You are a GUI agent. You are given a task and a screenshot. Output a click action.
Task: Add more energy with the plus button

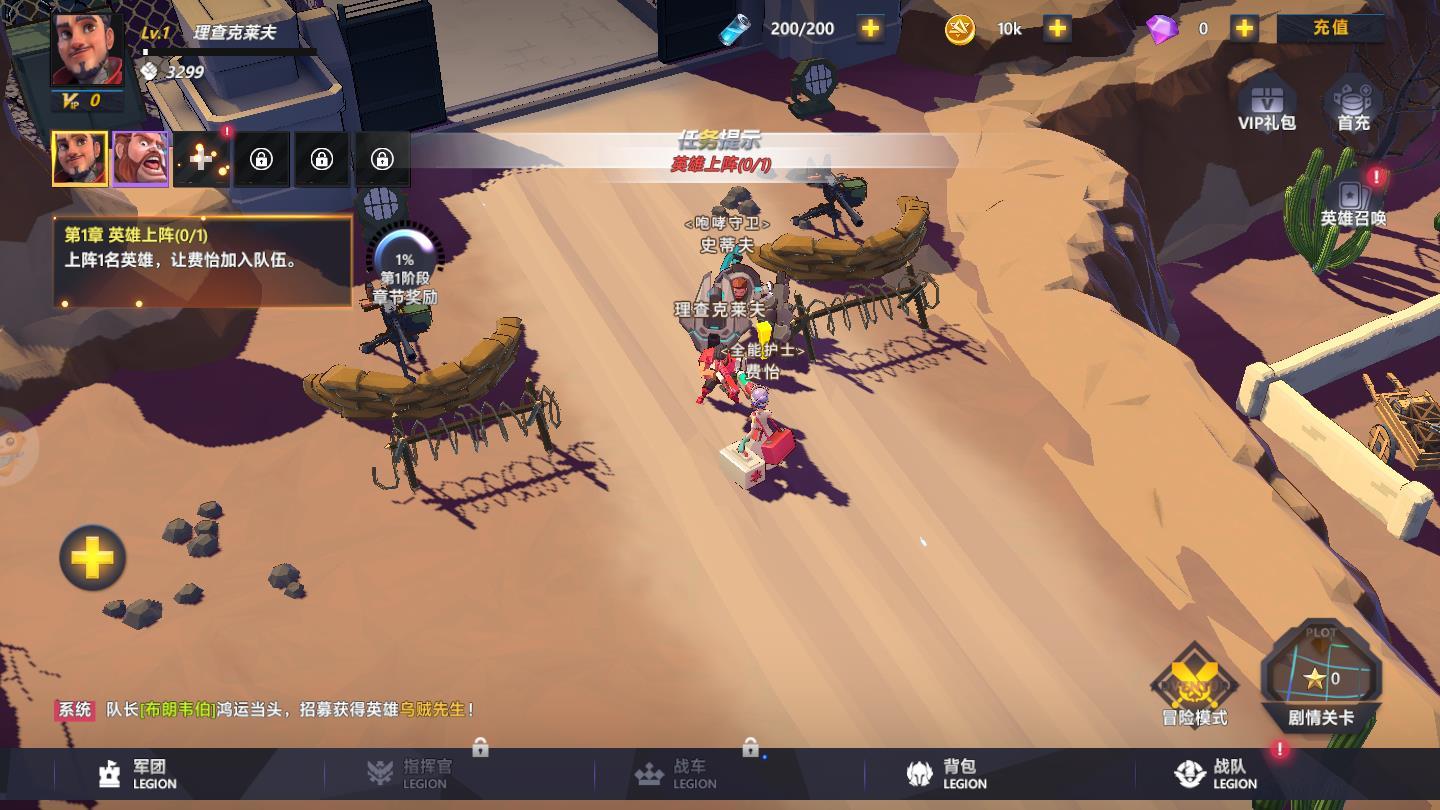pos(870,29)
